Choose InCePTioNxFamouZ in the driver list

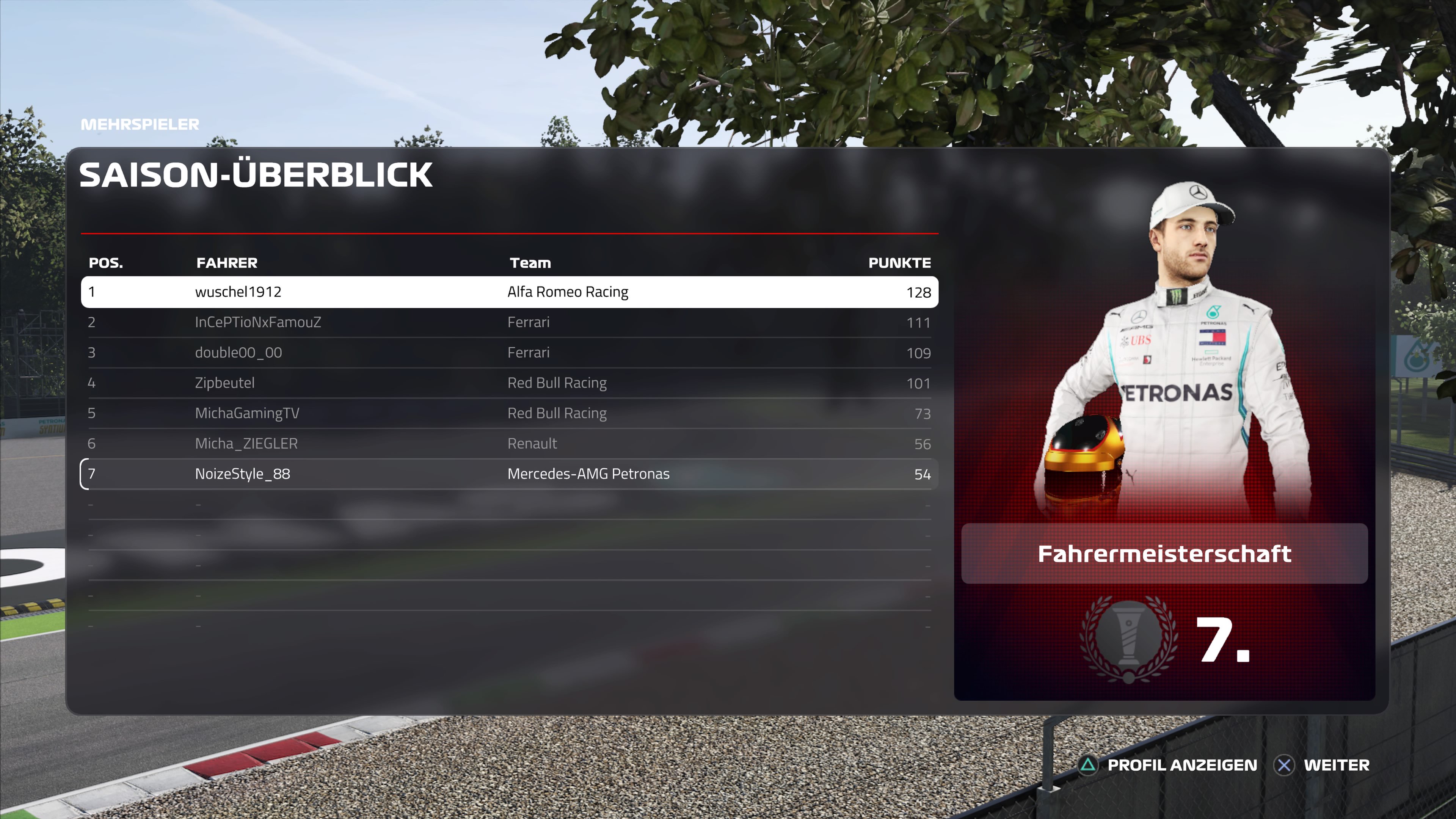pos(509,322)
